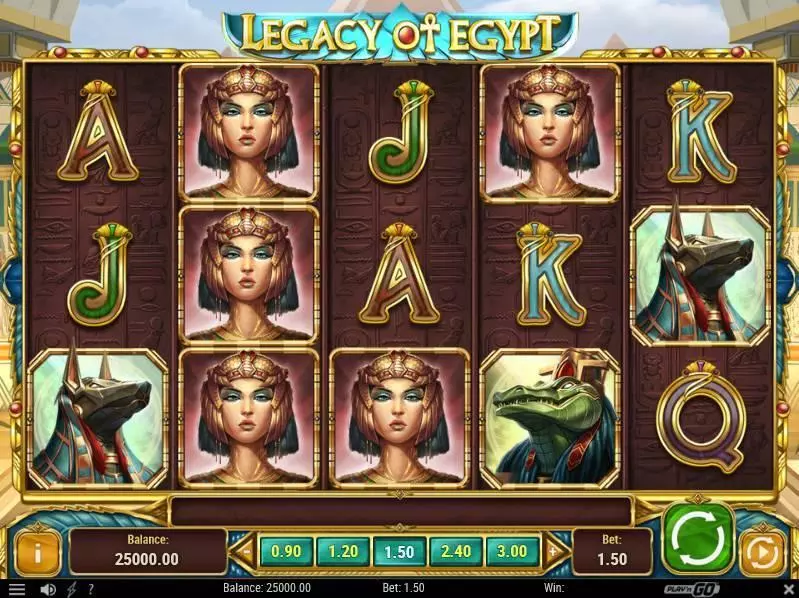
Task: Select the 1.50 bet value
Action: tap(400, 550)
